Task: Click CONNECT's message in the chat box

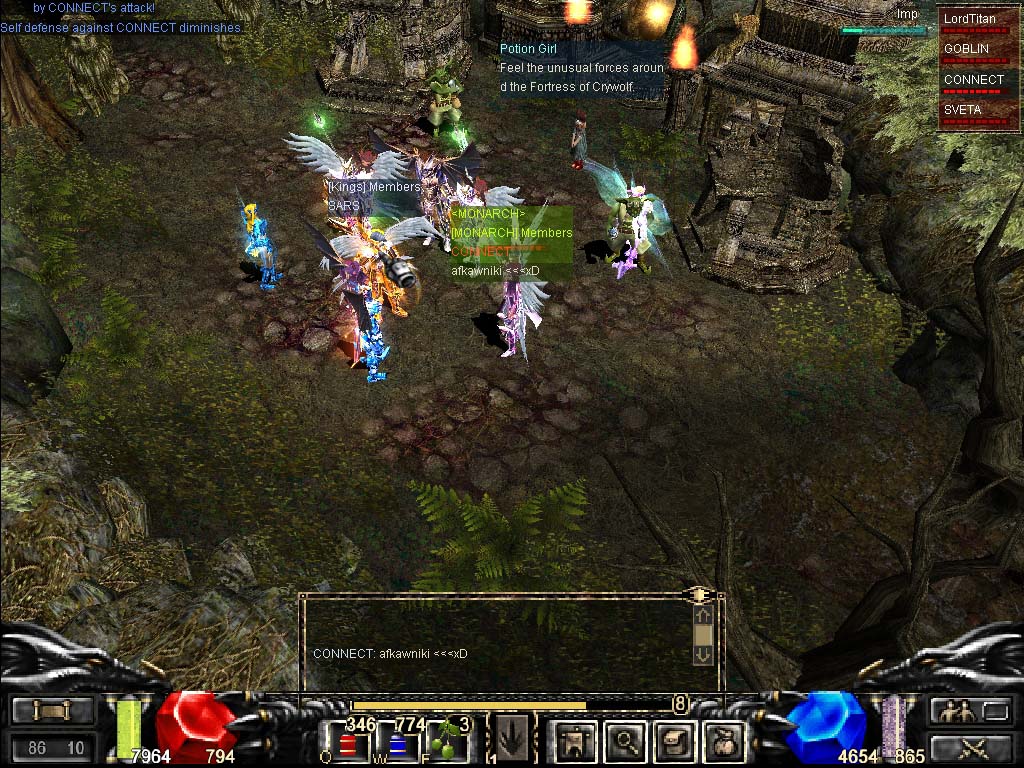Action: pos(390,654)
